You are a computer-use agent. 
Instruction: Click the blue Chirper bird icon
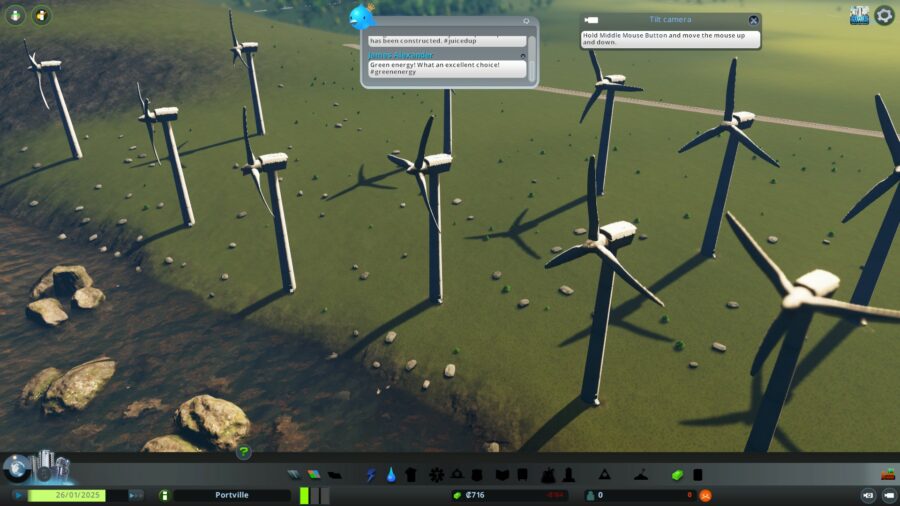click(361, 17)
